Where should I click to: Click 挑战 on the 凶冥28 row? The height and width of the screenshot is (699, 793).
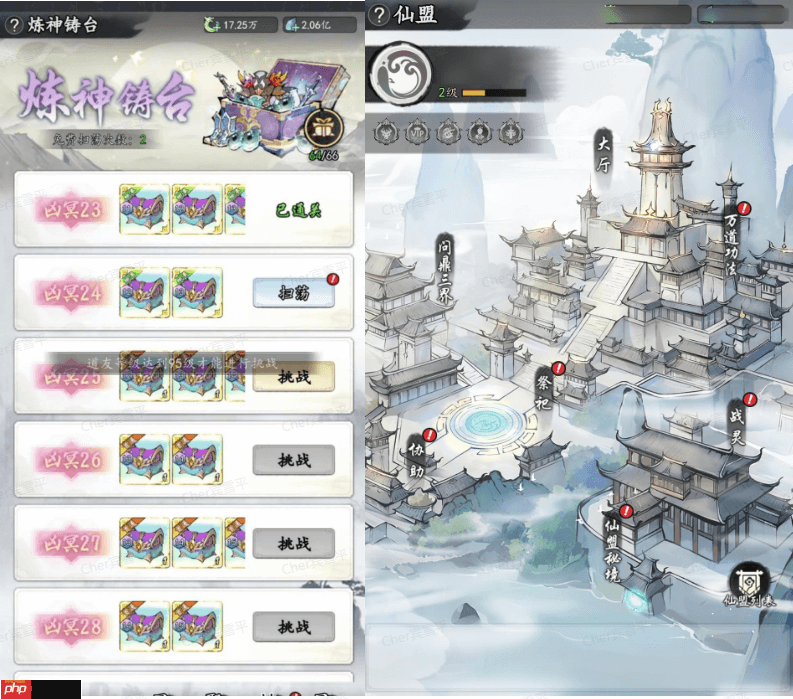pos(293,627)
